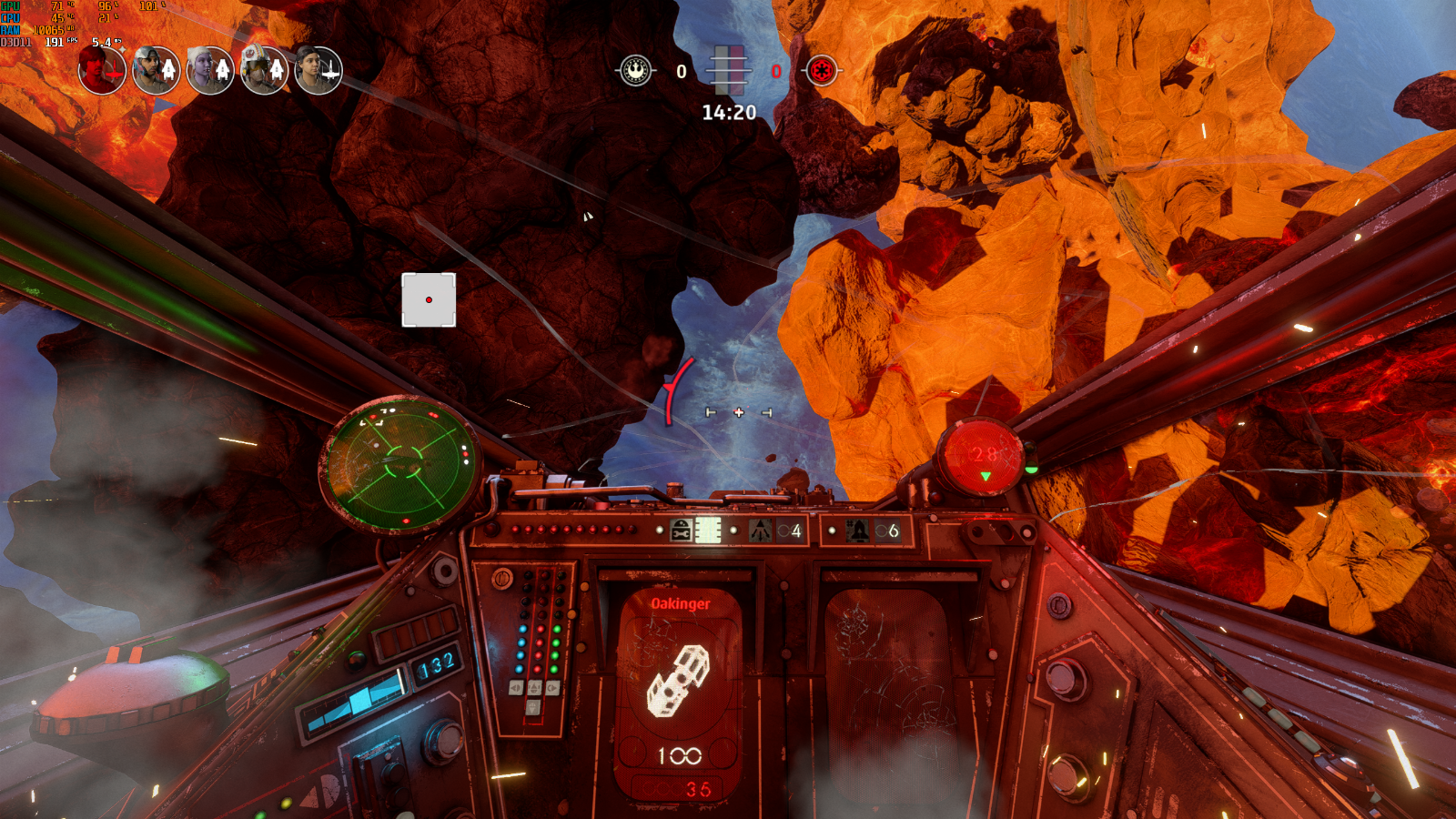Click the Oakinger target display screen

coord(679,692)
